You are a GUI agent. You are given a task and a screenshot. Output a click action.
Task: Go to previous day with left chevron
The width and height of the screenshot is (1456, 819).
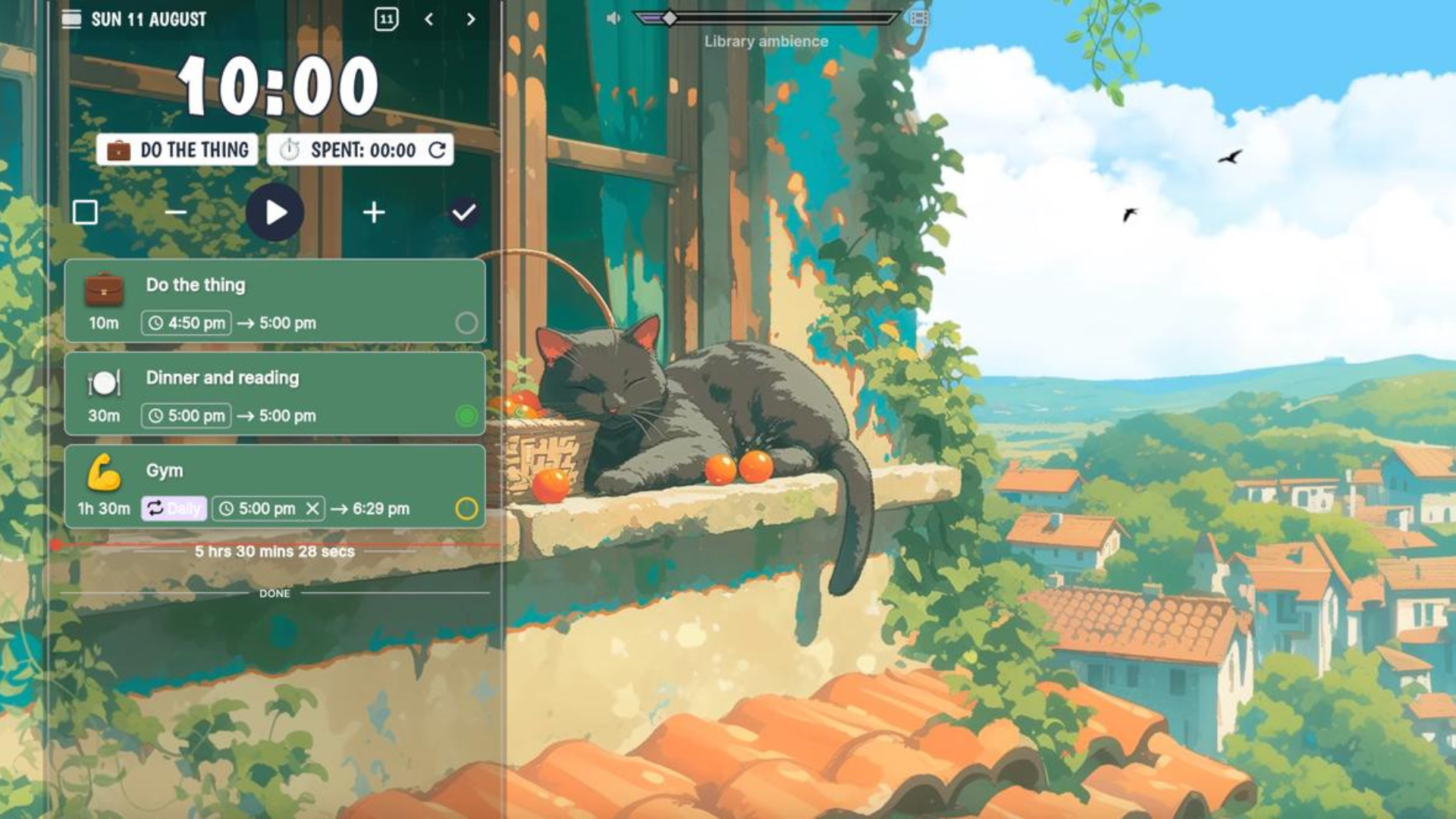429,18
